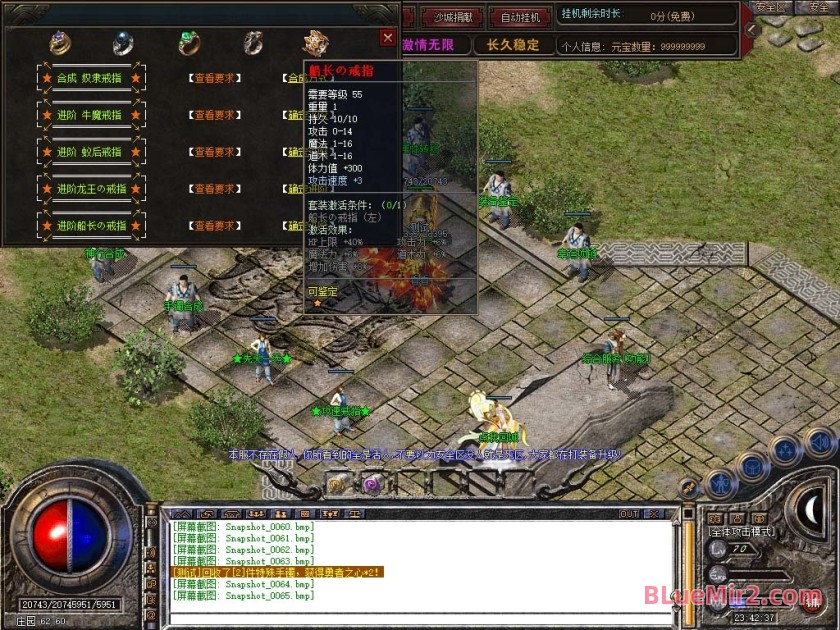Screen dimensions: 840x630
Task: Select the 合成 奴隶戒指 option
Action: click(x=89, y=77)
